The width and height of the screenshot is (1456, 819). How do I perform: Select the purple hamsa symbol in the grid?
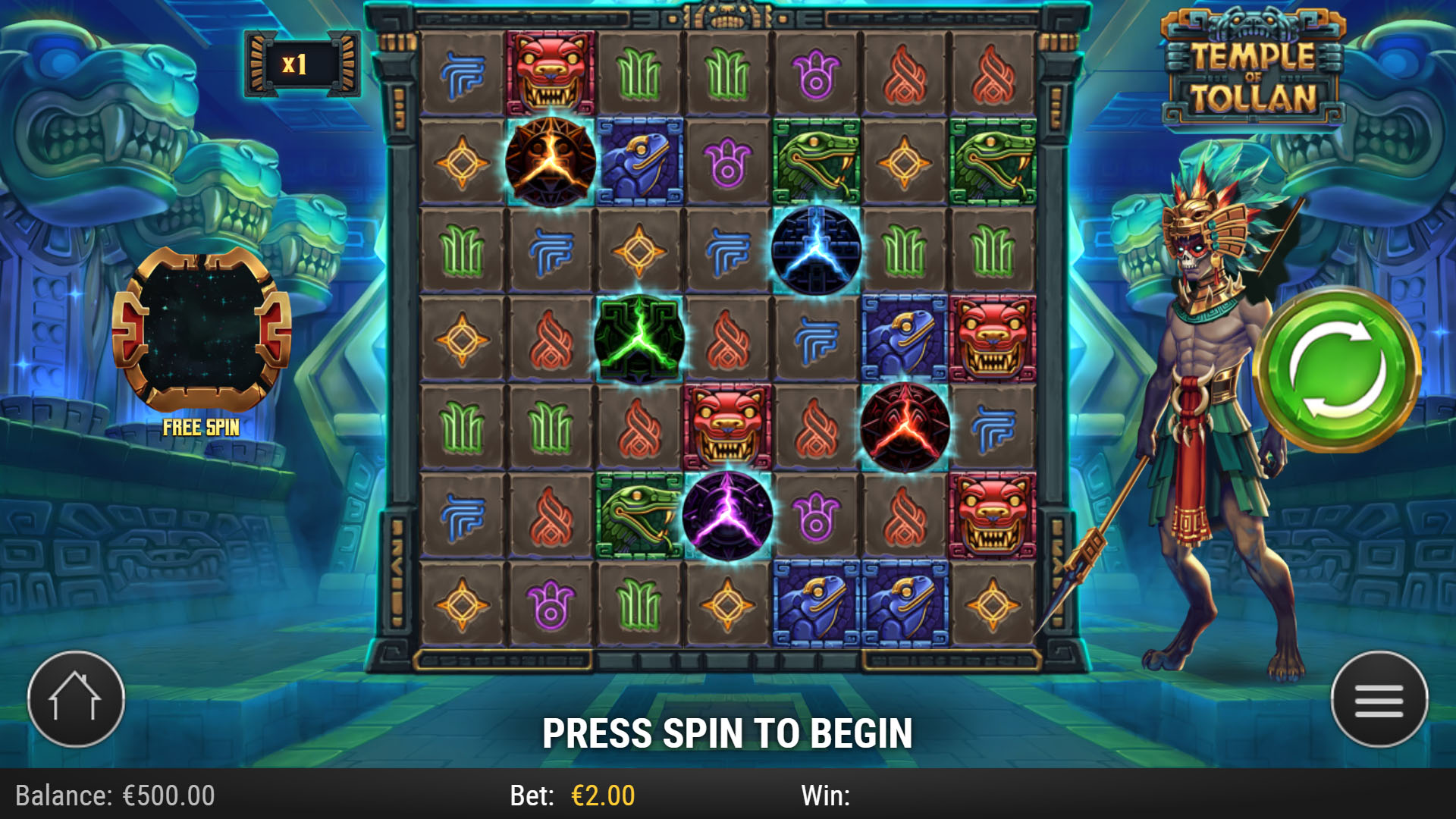coord(817,73)
